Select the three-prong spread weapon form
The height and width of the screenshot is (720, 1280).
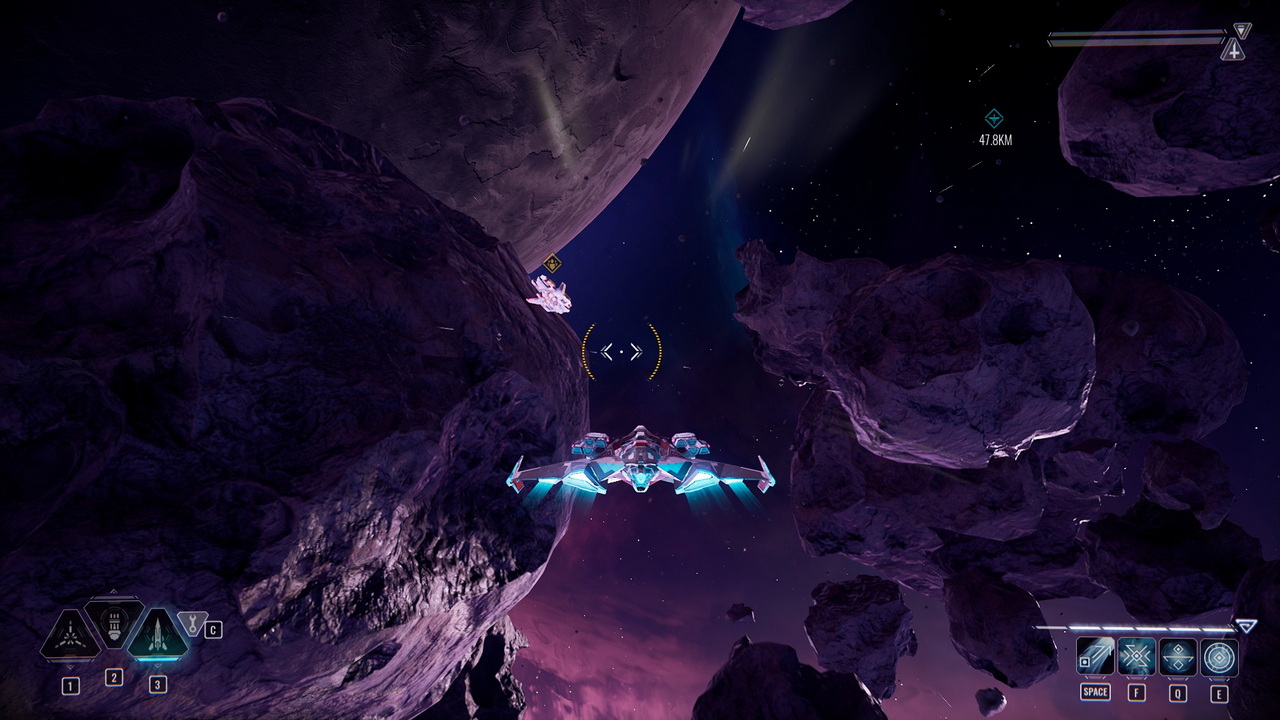point(70,636)
